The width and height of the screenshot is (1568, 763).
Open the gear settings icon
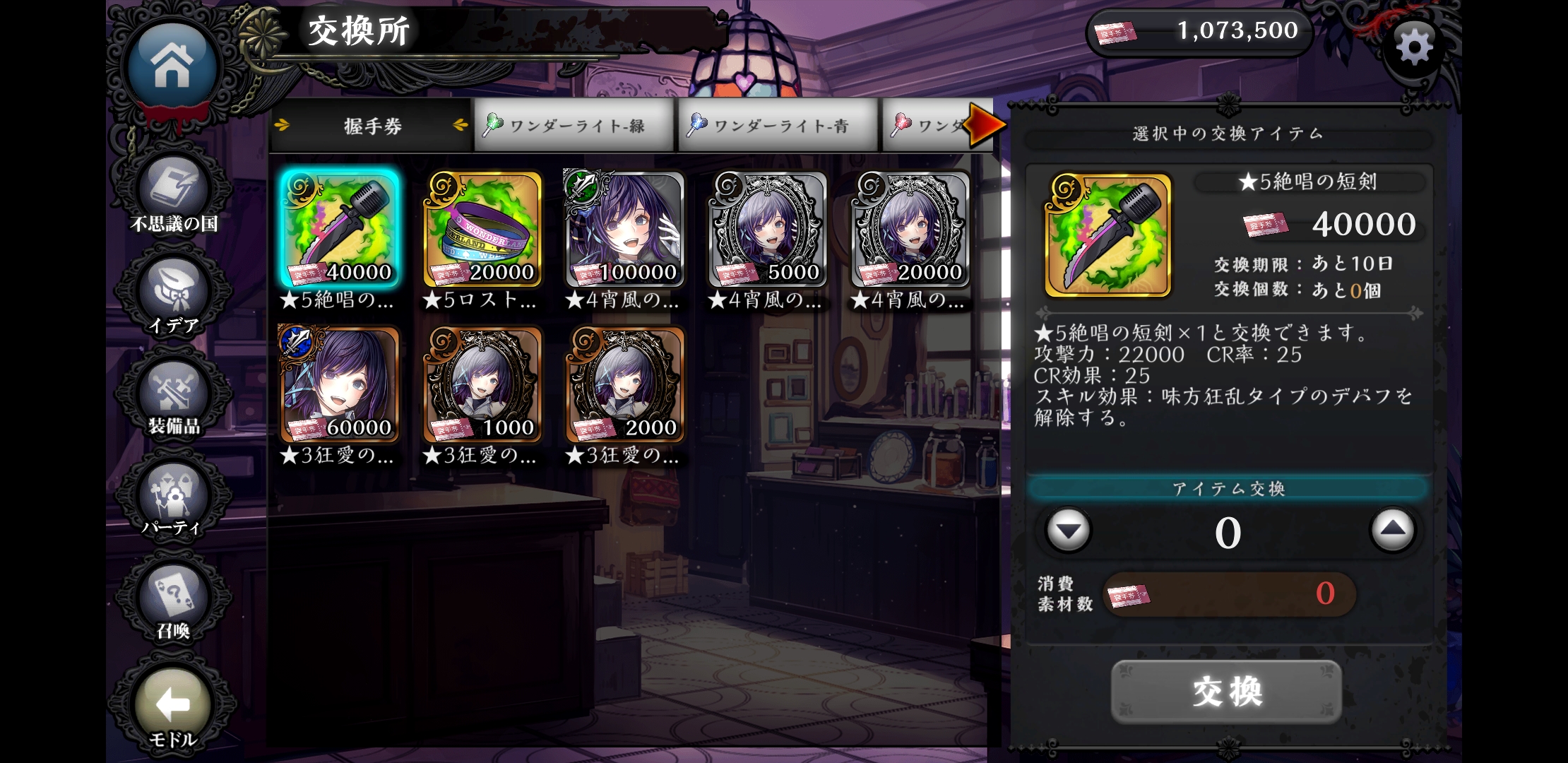click(1414, 48)
